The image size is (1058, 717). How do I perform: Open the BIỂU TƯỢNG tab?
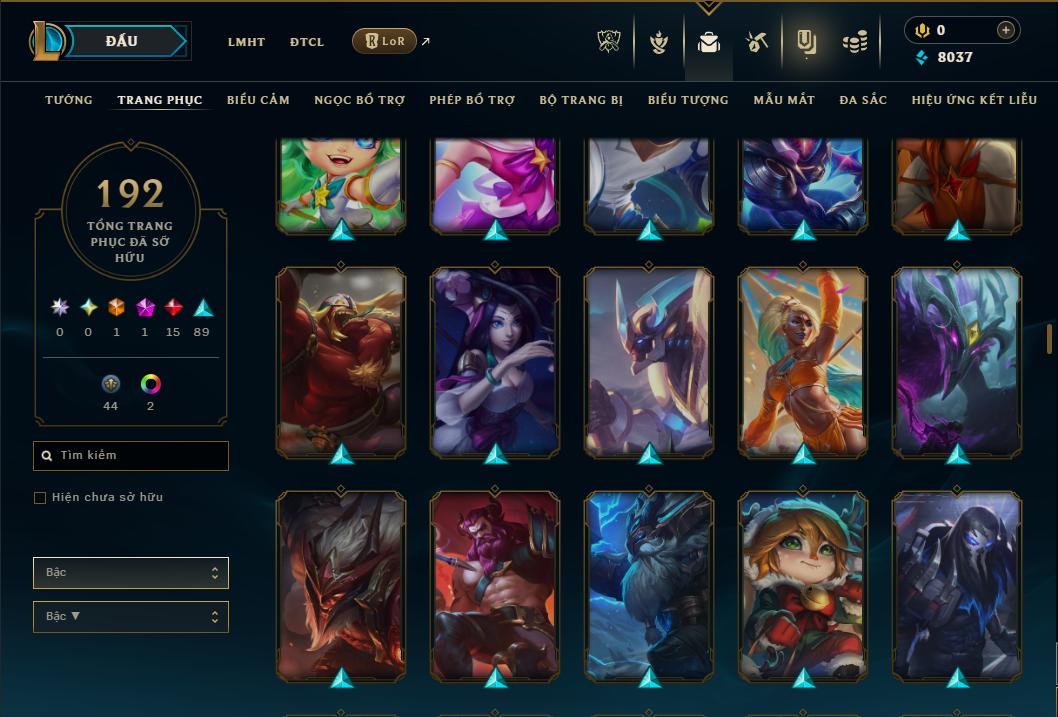coord(688,100)
